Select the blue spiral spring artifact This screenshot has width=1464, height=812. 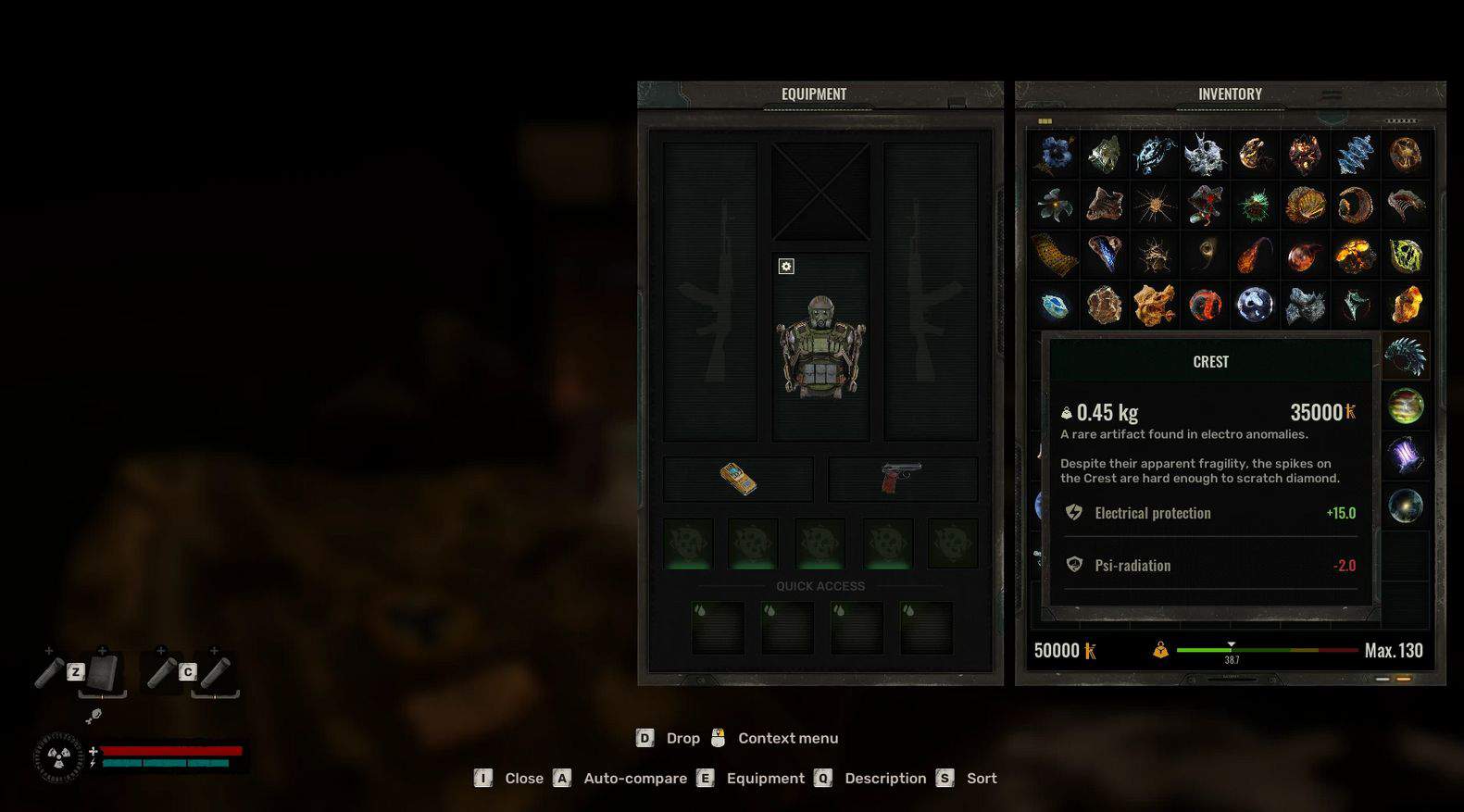pos(1355,155)
